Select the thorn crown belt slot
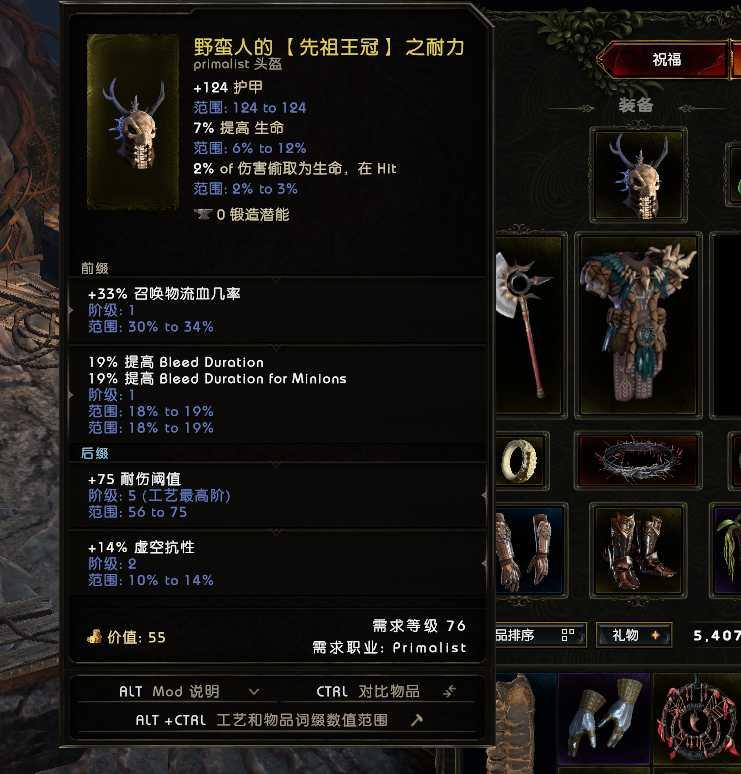Image resolution: width=741 pixels, height=774 pixels. coord(637,460)
